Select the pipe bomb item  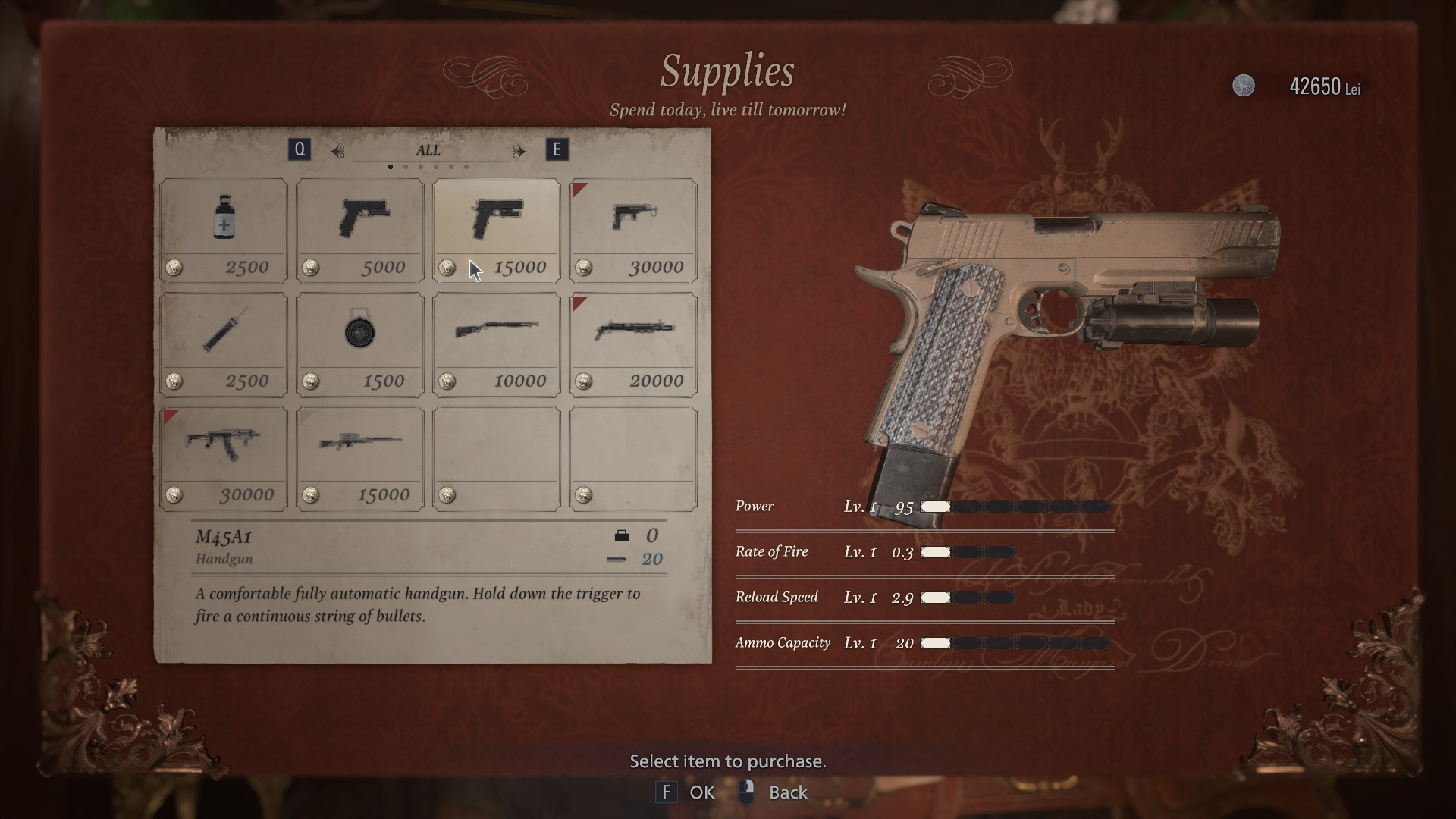pos(224,344)
